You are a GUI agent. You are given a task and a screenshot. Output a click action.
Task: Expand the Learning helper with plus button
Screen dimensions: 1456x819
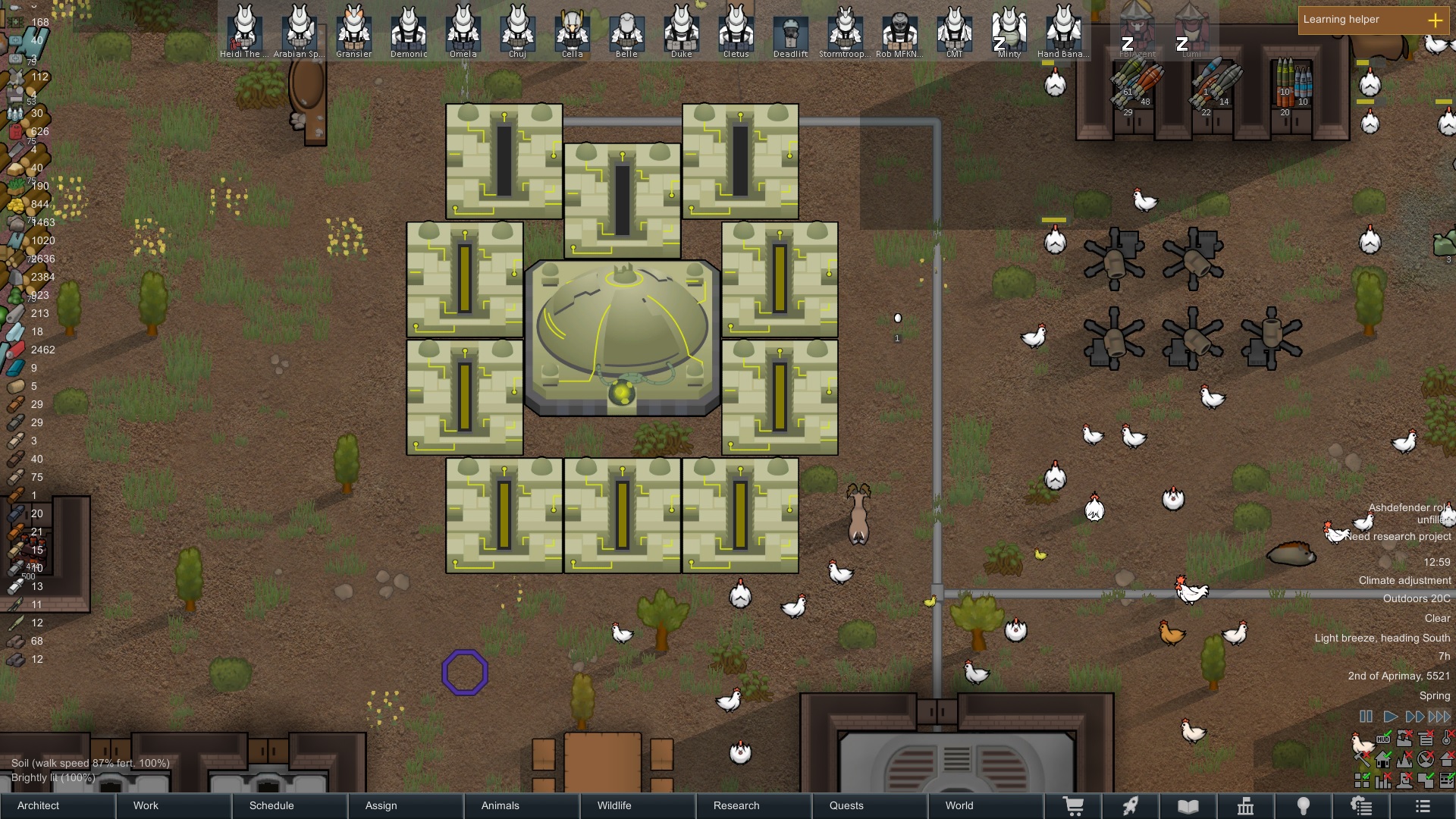point(1436,20)
